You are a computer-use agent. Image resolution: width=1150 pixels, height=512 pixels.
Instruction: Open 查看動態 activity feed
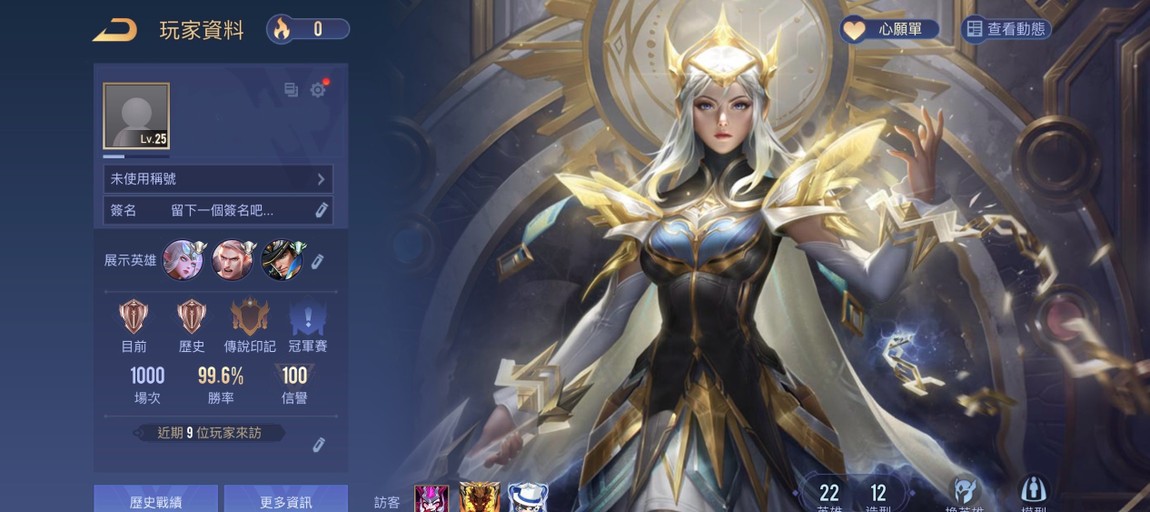pos(1005,30)
